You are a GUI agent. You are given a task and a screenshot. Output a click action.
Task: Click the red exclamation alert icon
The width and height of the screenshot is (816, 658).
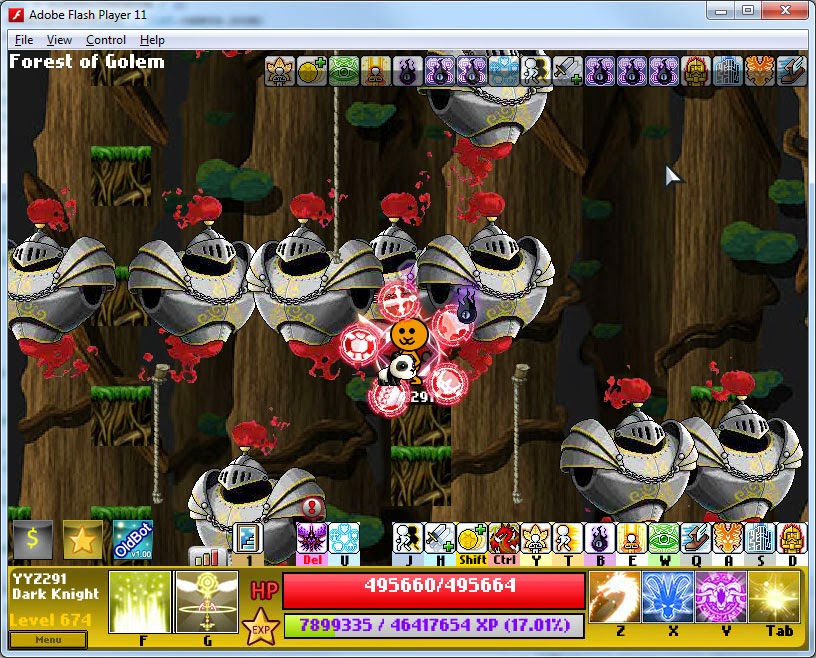point(312,506)
